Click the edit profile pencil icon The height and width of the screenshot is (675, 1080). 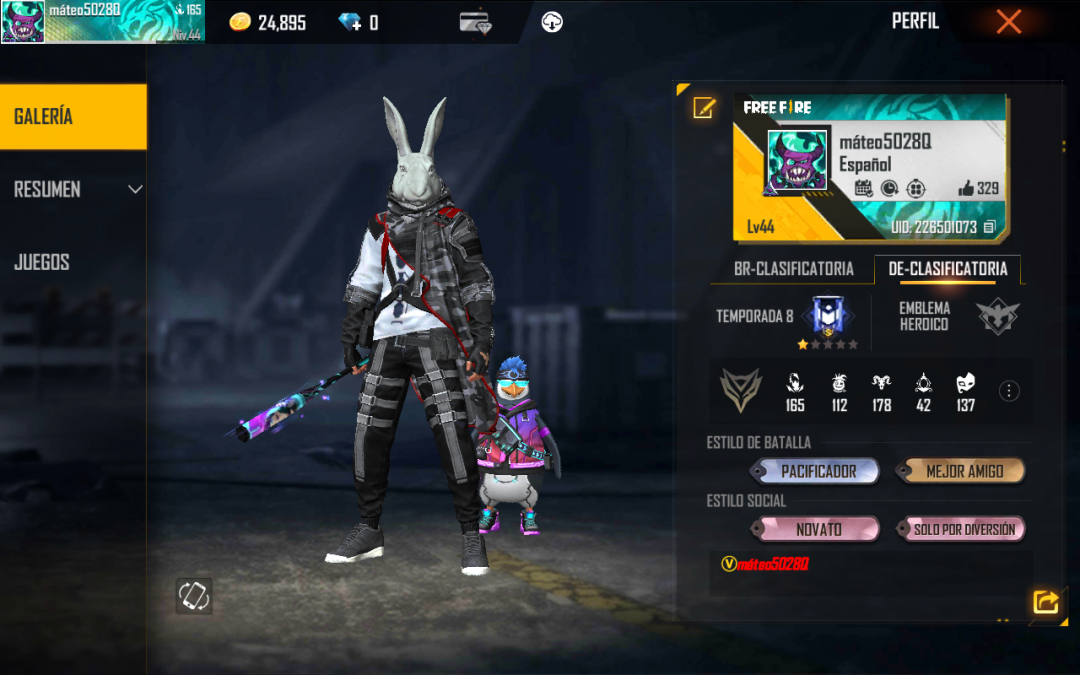click(704, 108)
